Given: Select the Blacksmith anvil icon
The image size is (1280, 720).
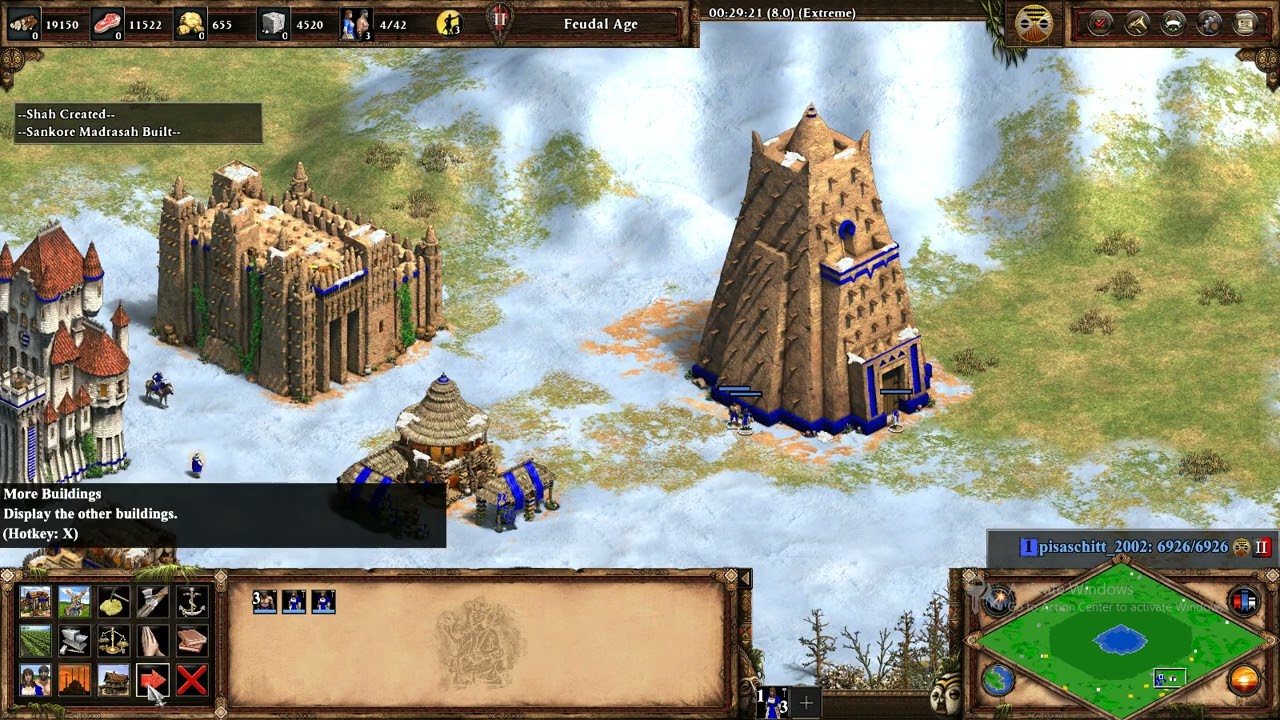Looking at the screenshot, I should (x=74, y=641).
